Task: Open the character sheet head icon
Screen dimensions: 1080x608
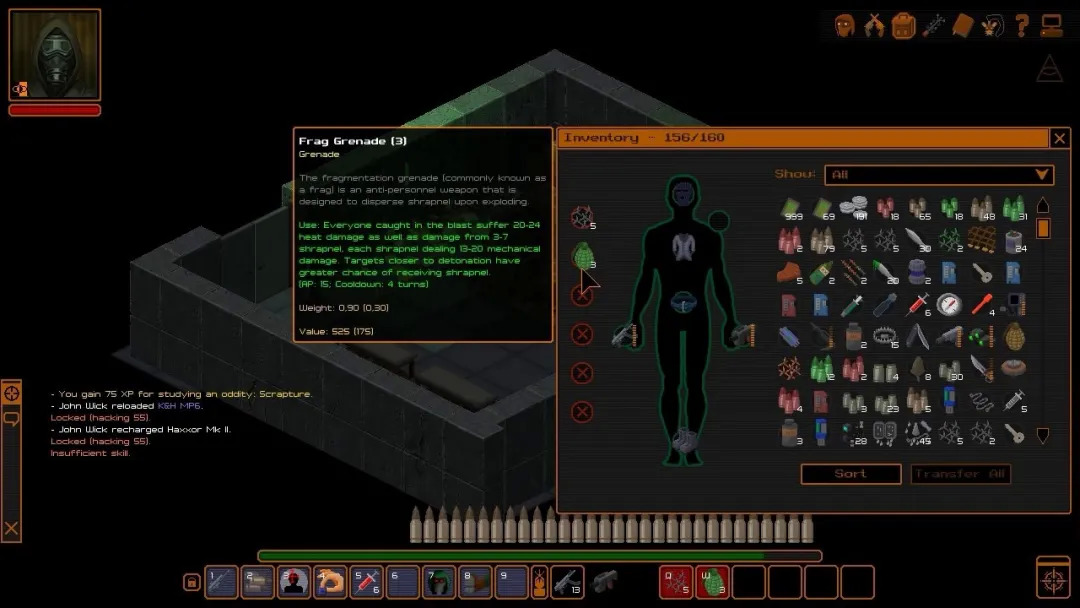Action: pos(844,24)
